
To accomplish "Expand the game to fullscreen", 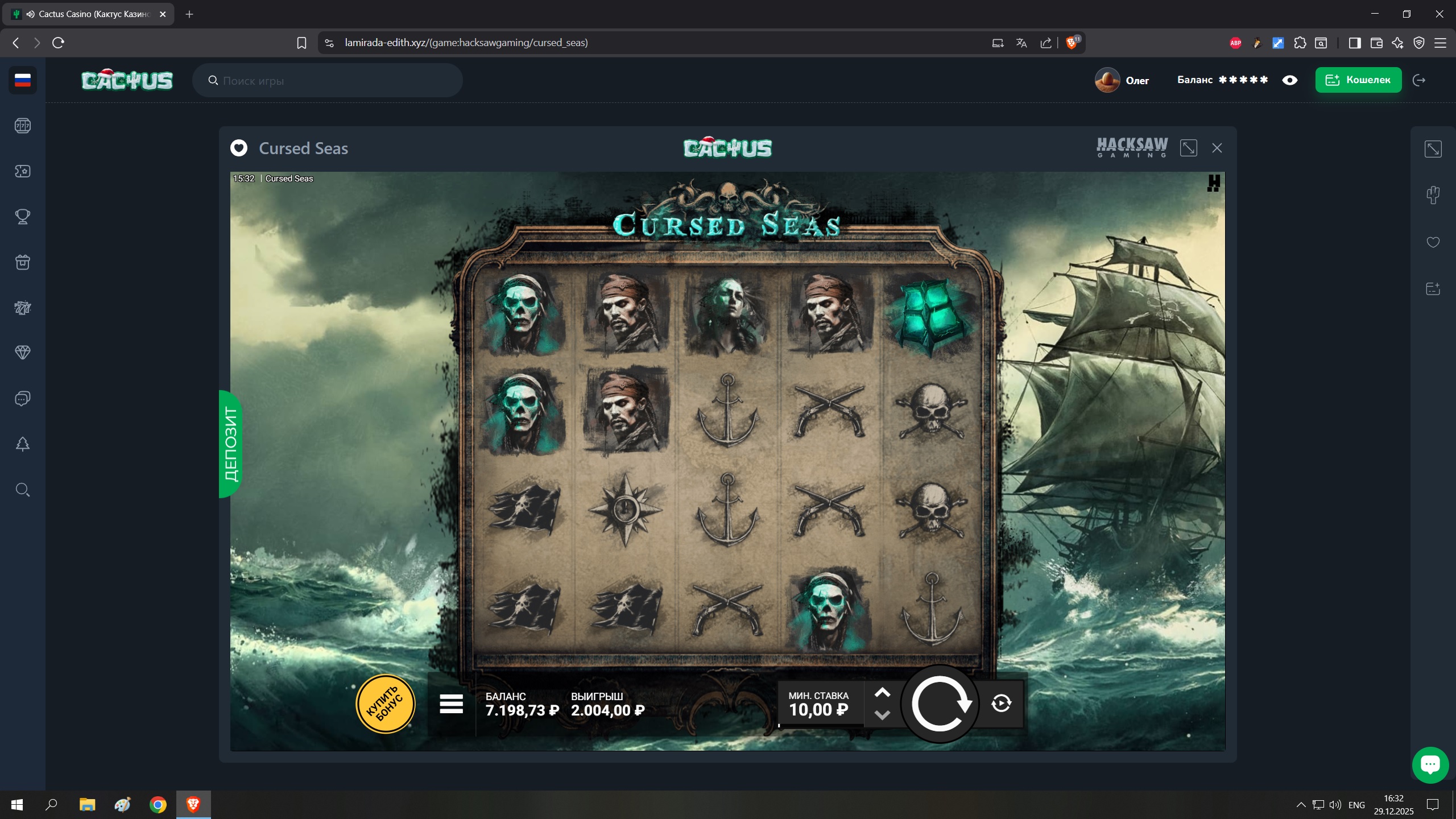I will (1188, 148).
